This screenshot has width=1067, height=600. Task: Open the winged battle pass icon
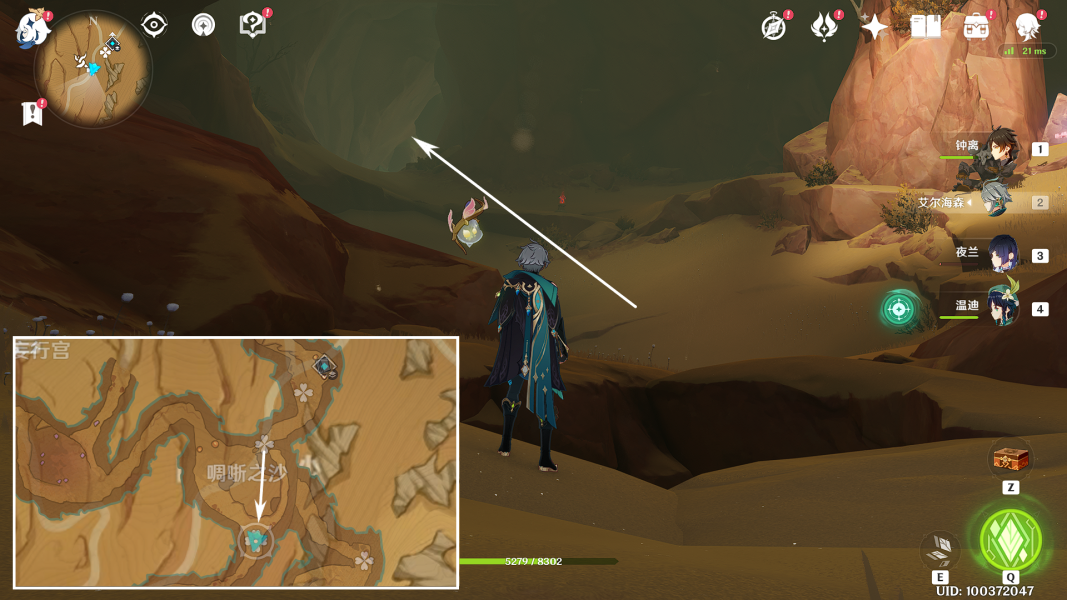point(824,27)
